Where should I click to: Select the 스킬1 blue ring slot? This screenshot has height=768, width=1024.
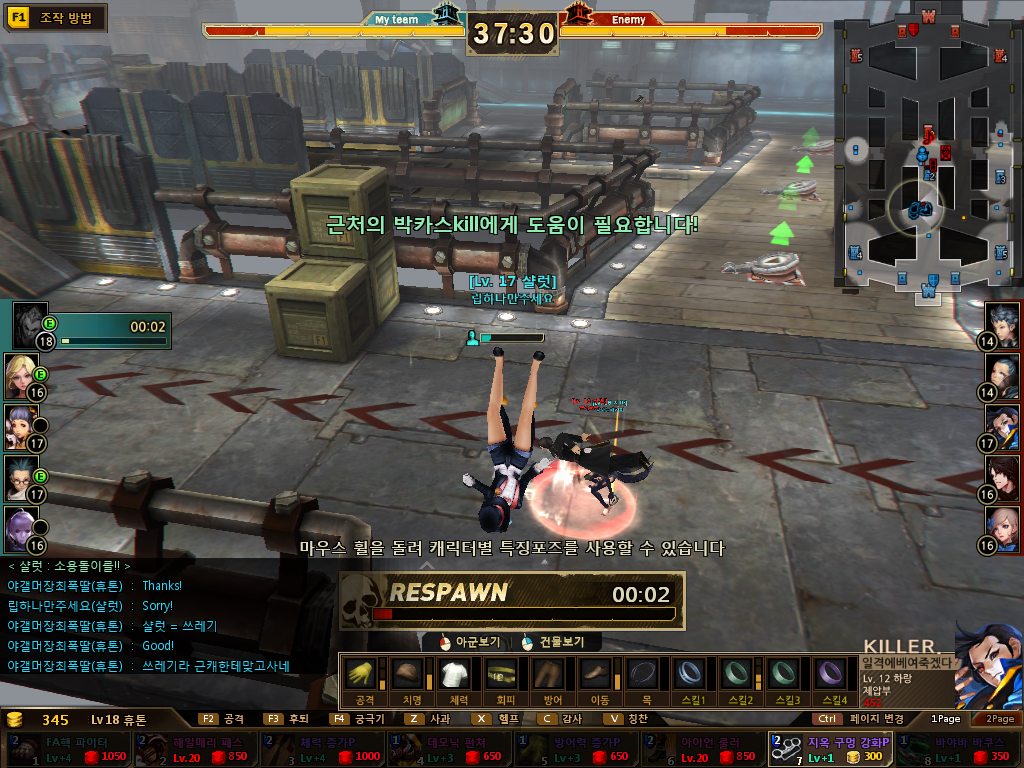pyautogui.click(x=691, y=674)
